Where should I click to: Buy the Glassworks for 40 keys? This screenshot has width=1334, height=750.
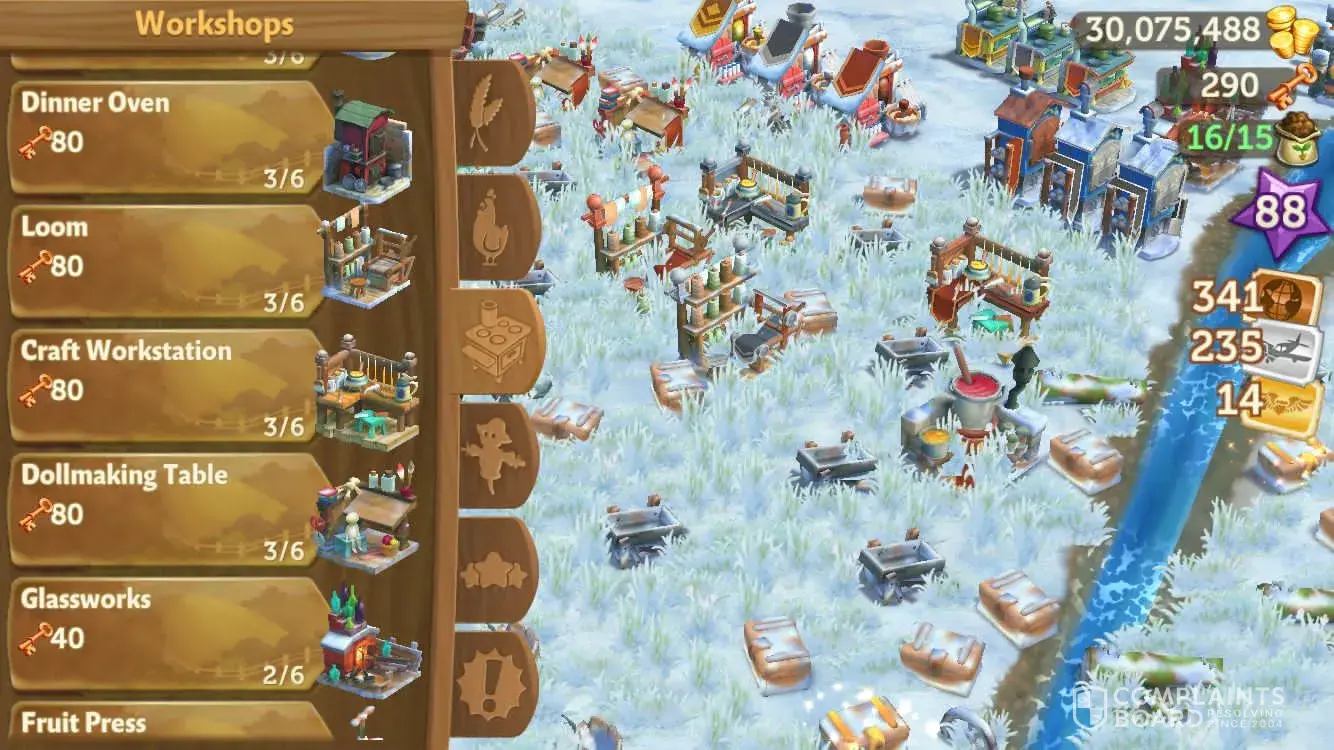pyautogui.click(x=170, y=633)
